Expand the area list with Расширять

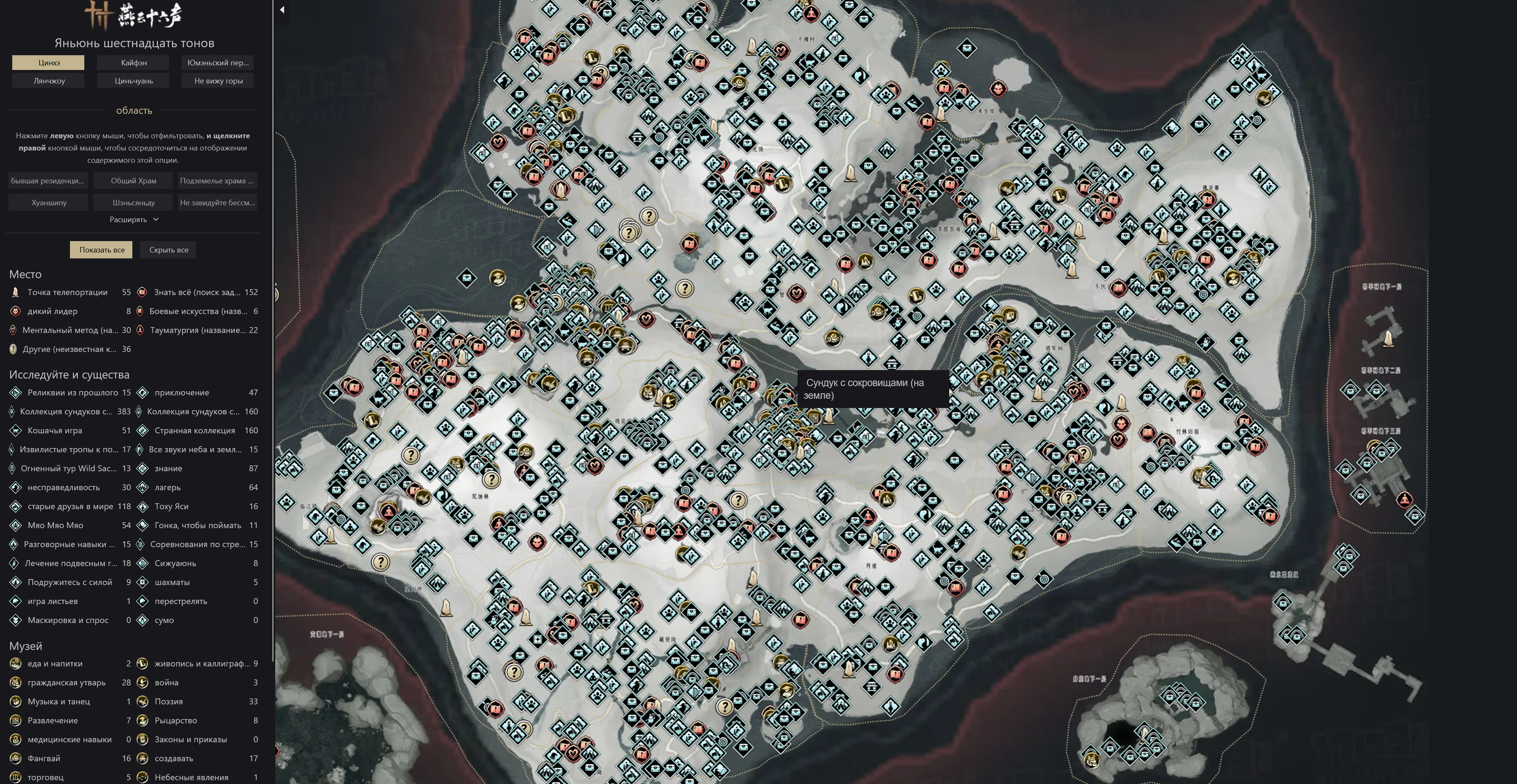coord(134,220)
